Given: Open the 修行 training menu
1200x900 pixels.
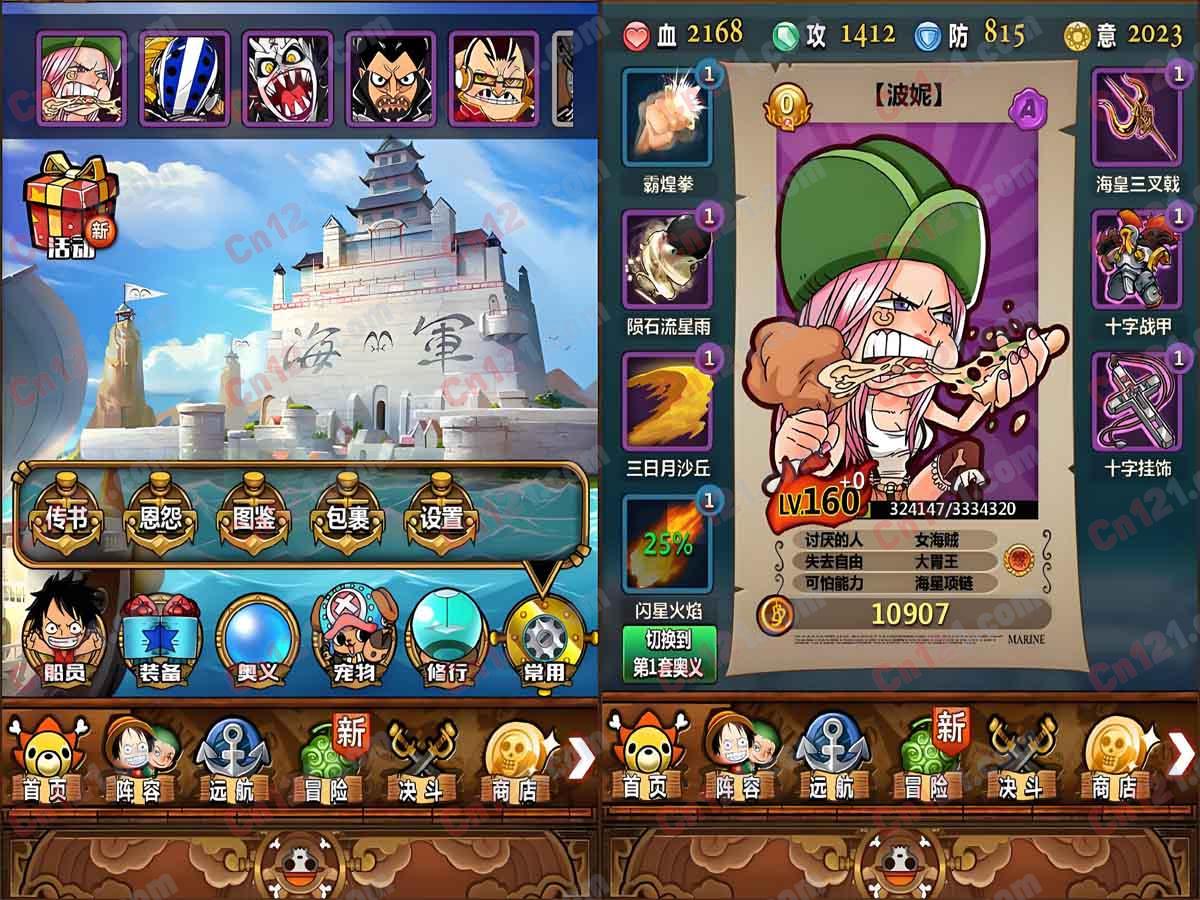Looking at the screenshot, I should click(447, 637).
